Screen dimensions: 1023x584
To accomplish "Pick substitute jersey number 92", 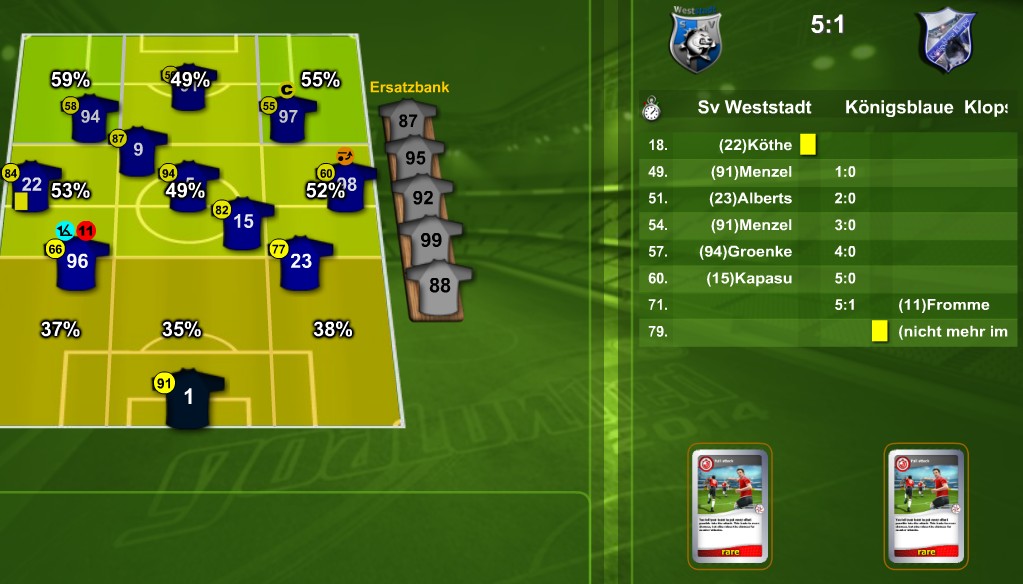I will pyautogui.click(x=423, y=197).
